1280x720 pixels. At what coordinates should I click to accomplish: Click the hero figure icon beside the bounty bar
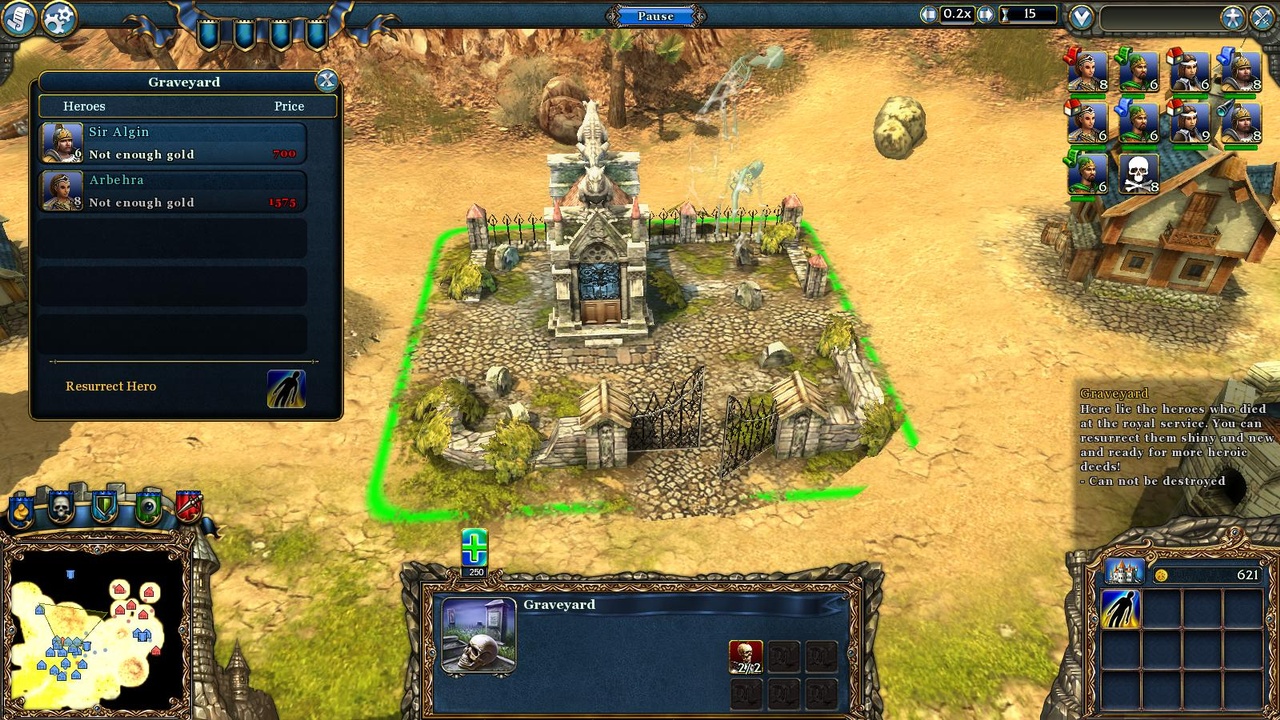1232,15
